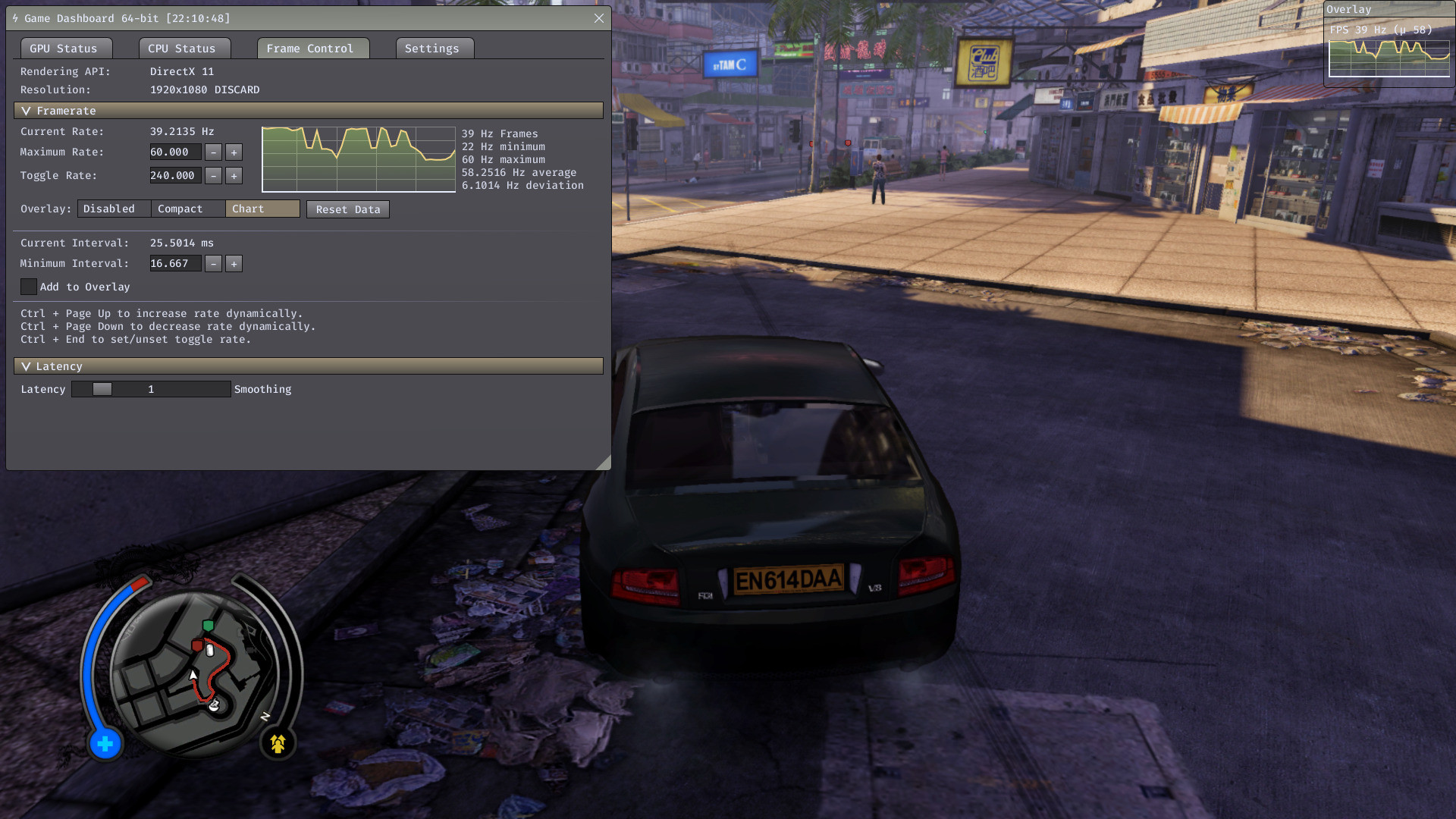Screen dimensions: 1456x819
Task: Click the green objective marker on the minimap
Action: coord(208,626)
